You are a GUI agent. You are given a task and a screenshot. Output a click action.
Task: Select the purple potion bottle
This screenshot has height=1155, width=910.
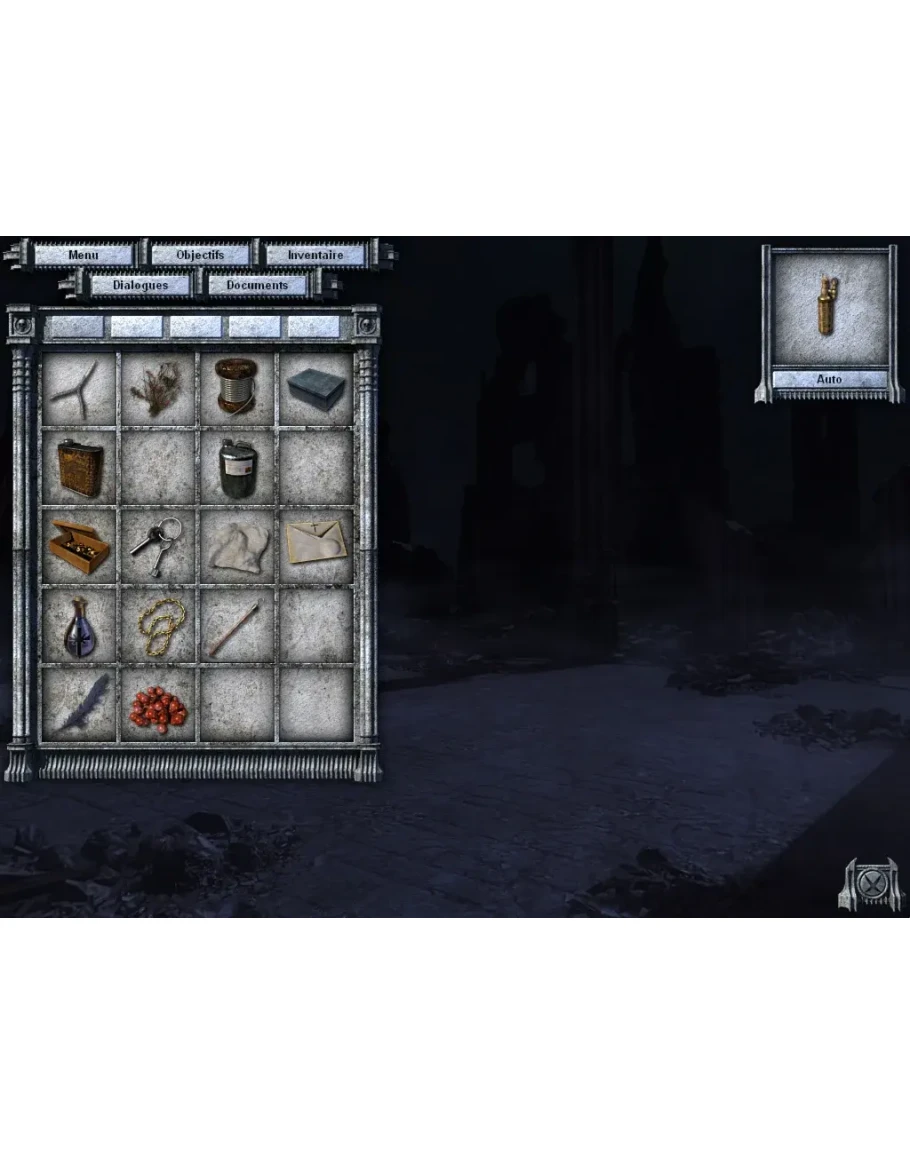[x=79, y=626]
